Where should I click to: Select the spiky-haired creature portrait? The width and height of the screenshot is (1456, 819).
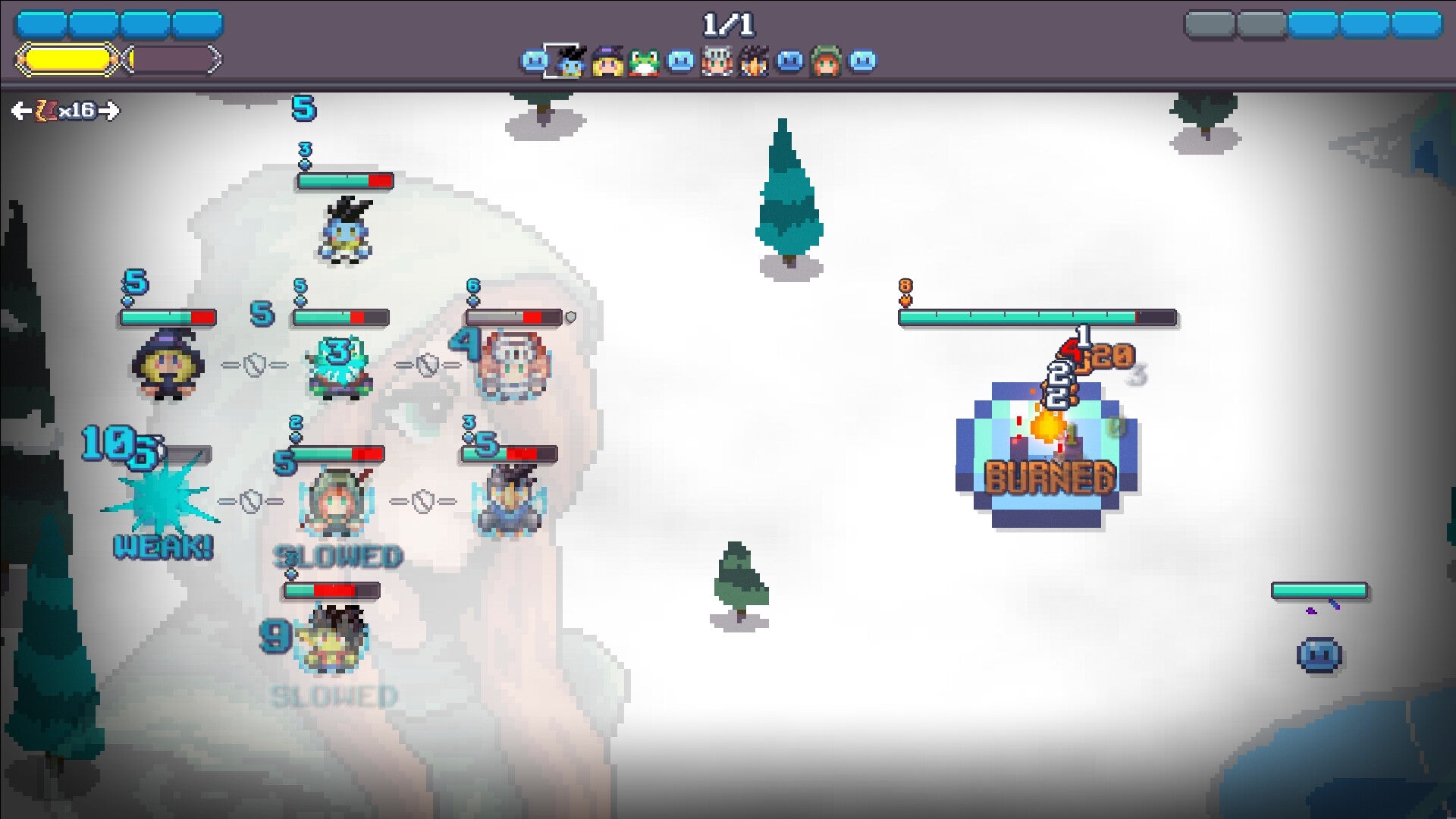(x=754, y=61)
